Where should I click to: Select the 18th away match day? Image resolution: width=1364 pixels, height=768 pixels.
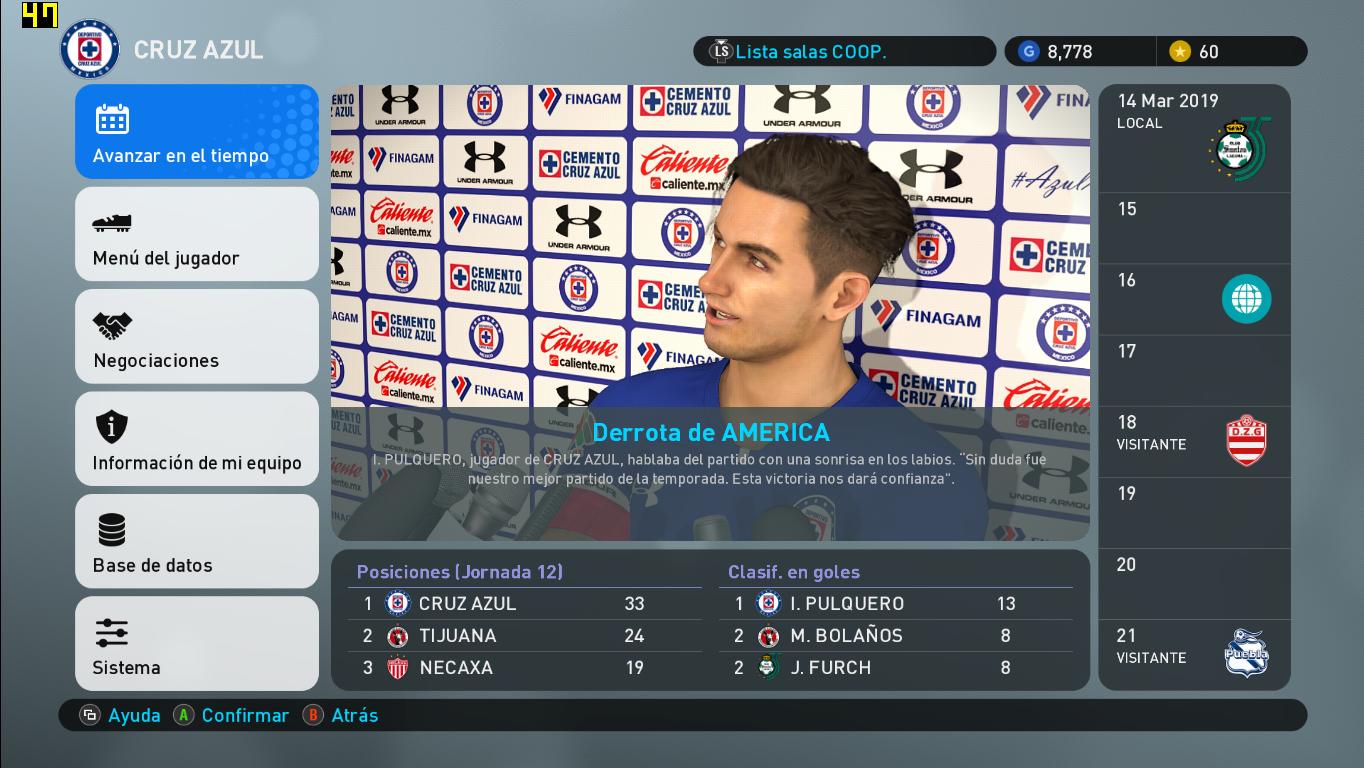pos(1194,441)
